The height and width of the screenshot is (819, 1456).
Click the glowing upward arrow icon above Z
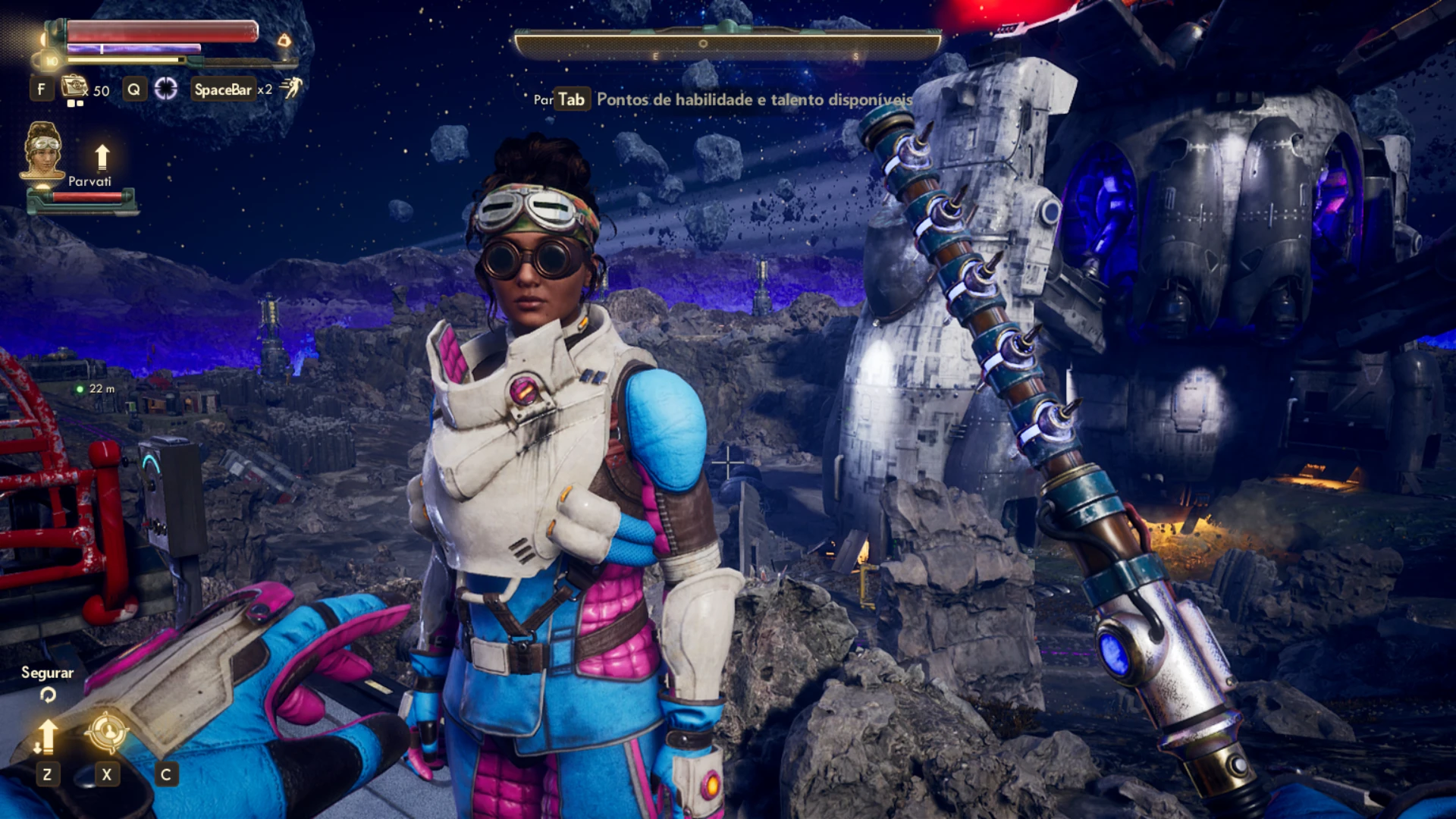point(49,736)
